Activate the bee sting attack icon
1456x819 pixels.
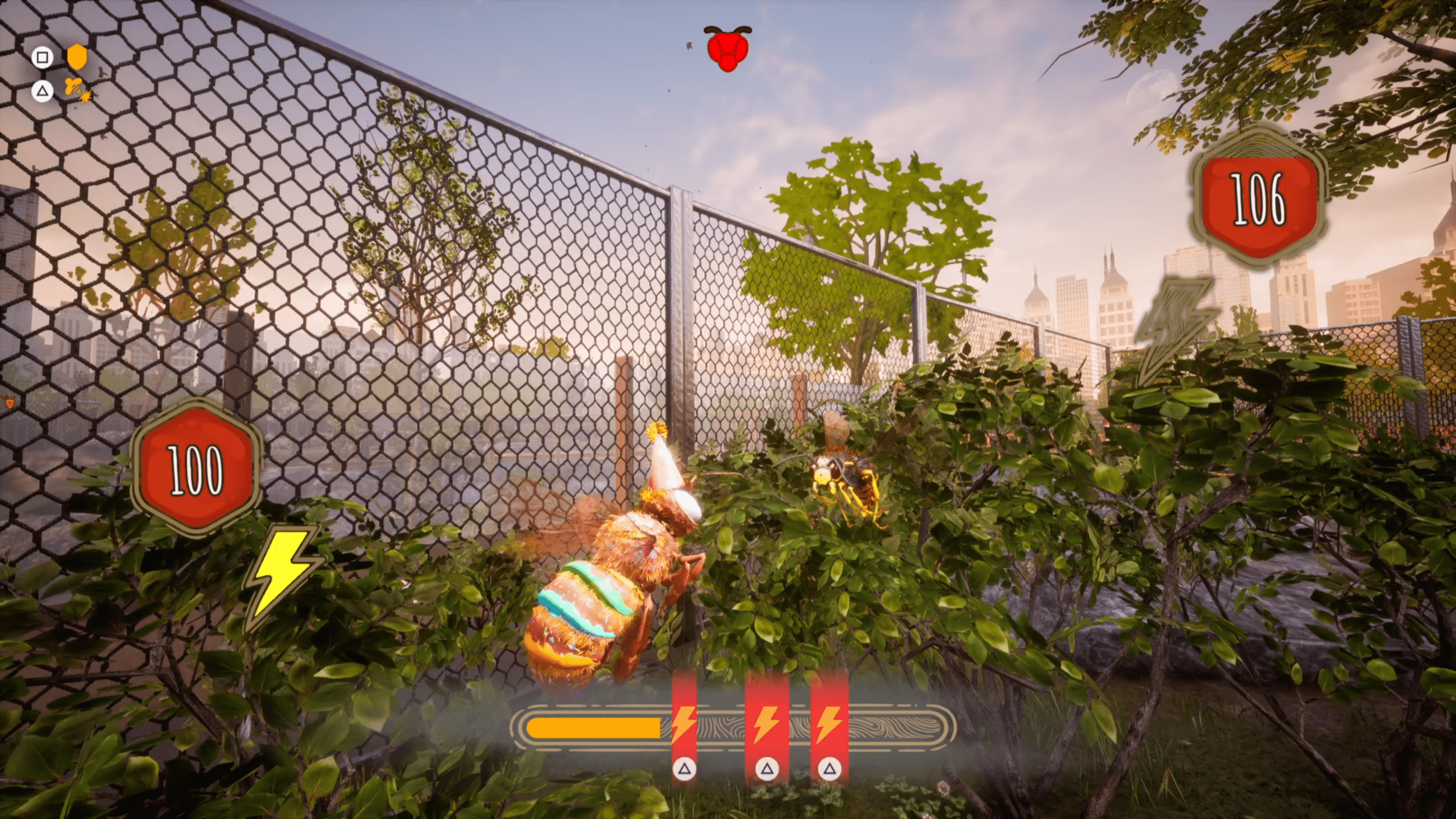tap(76, 90)
